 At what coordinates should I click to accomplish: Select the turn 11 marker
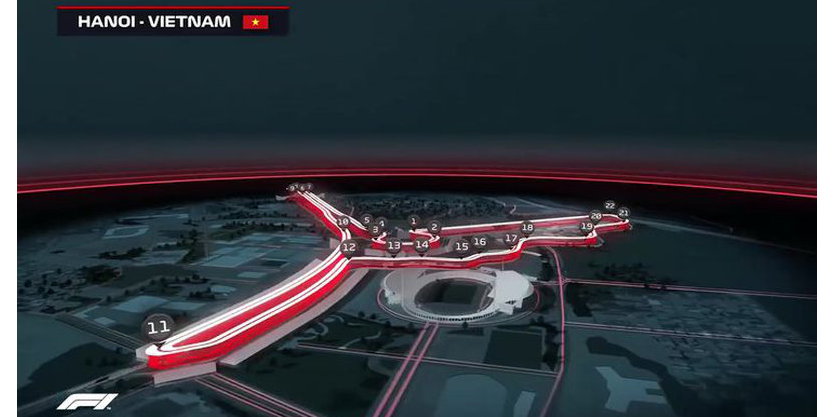click(x=157, y=327)
